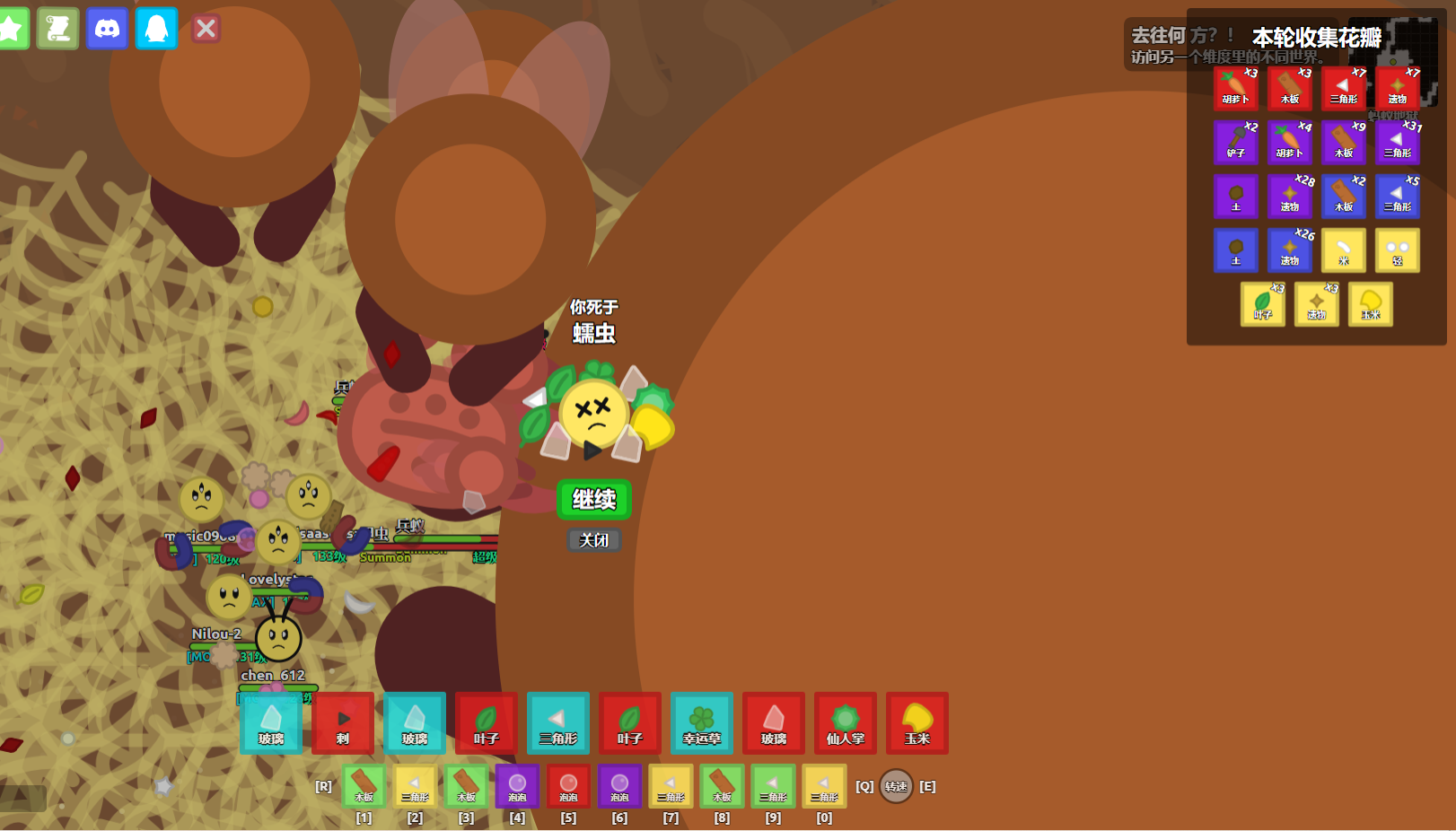1456x831 pixels.
Task: Select the 刺 (thorn) petal slot
Action: click(x=343, y=722)
